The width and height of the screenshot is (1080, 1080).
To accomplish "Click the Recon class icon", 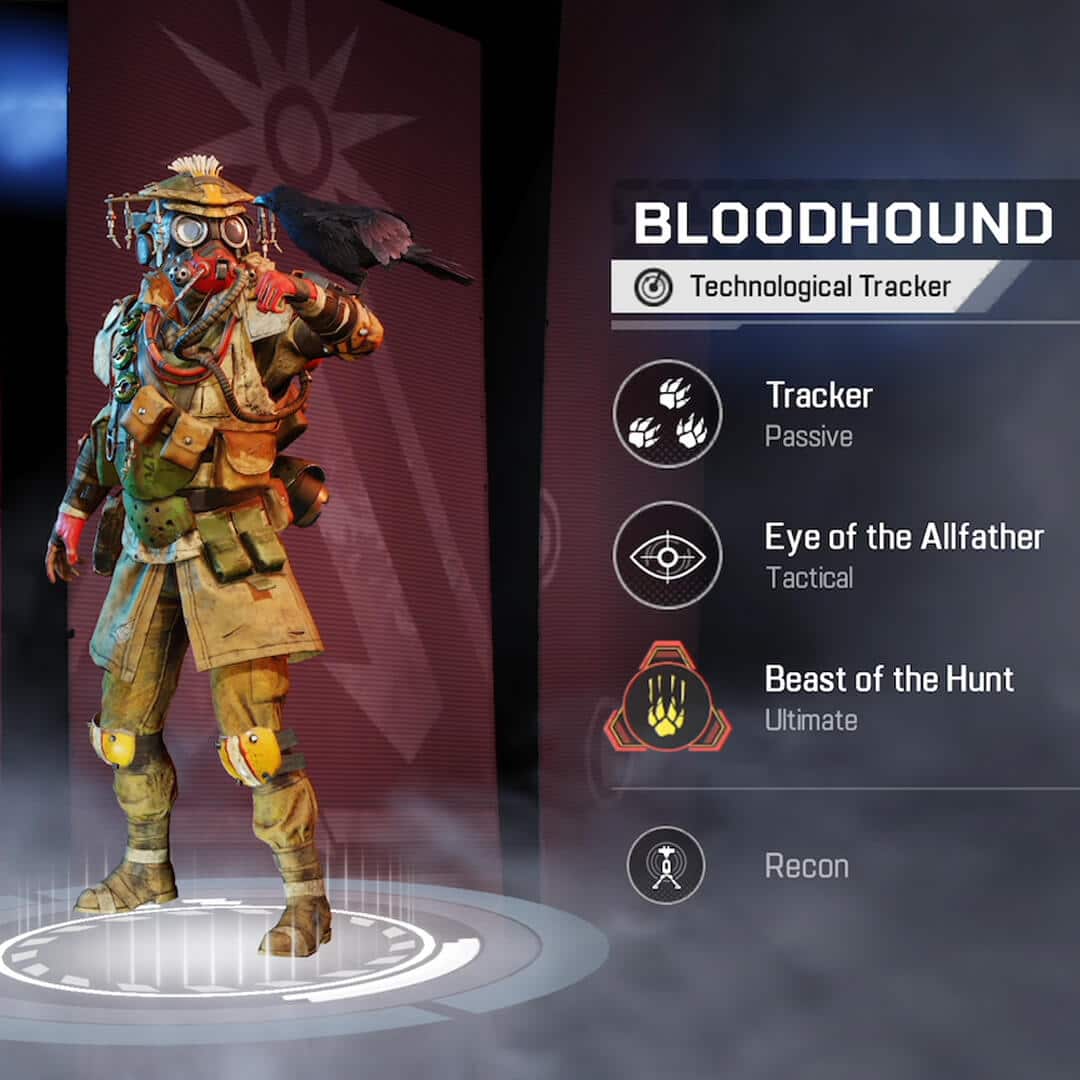I will coord(666,865).
